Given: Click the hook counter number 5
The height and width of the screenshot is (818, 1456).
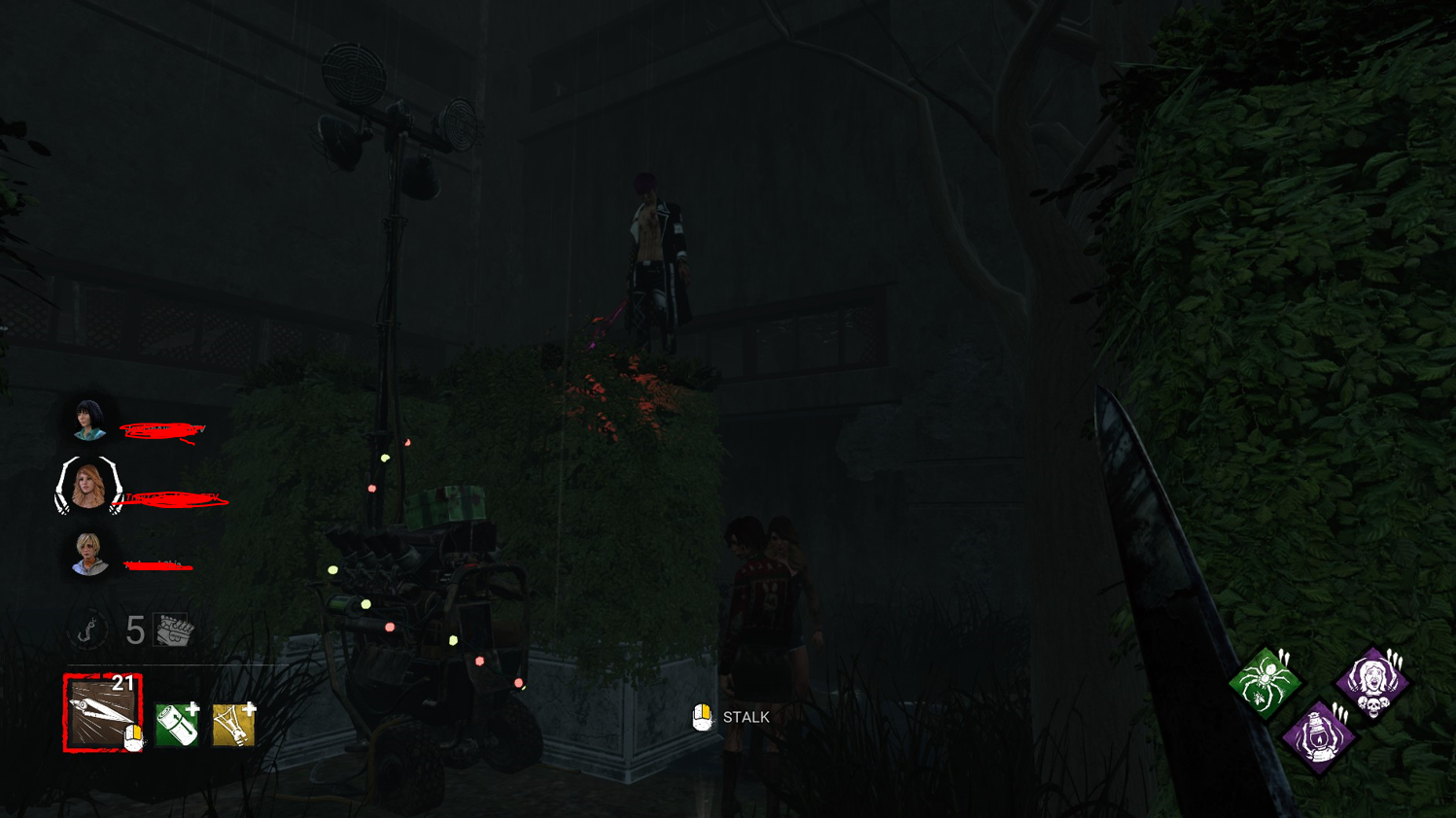Looking at the screenshot, I should (x=134, y=628).
